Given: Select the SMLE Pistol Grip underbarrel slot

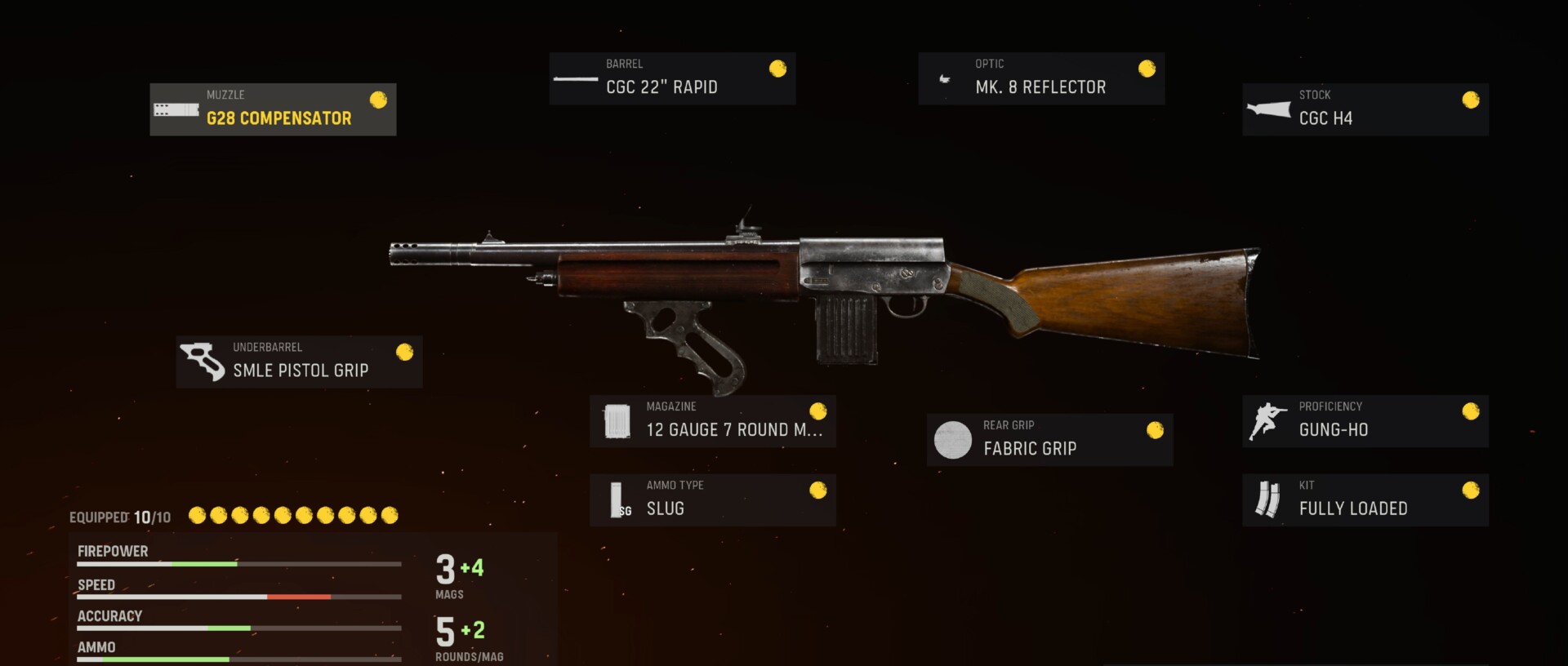Looking at the screenshot, I should coord(299,362).
